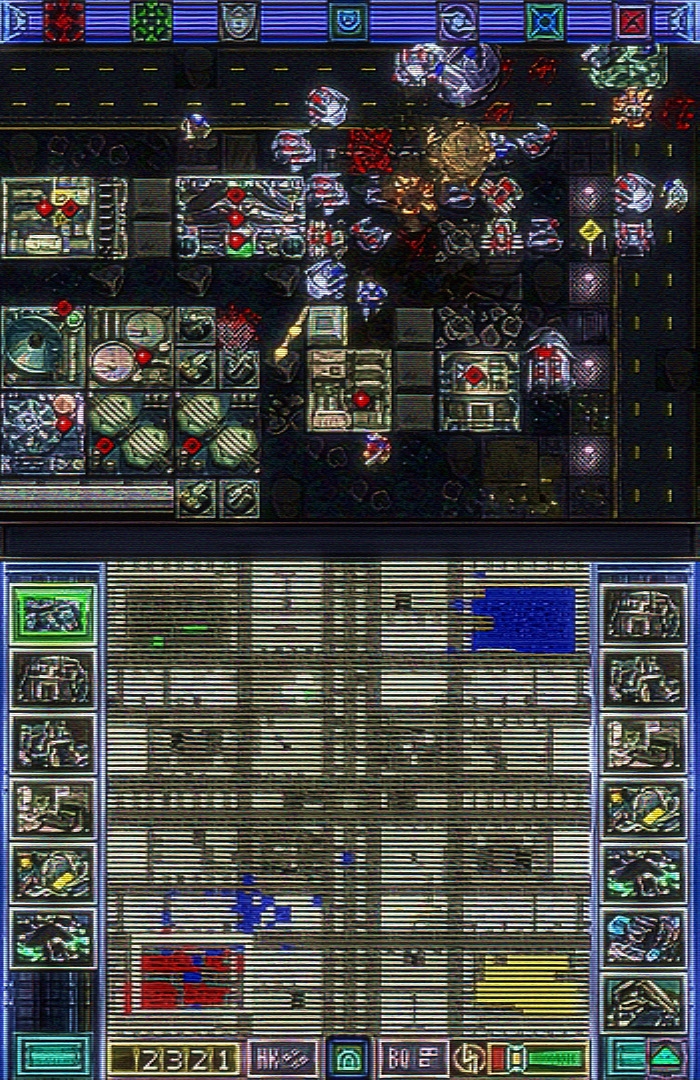The height and width of the screenshot is (1080, 700).
Task: Choose the purple swirl icon
Action: point(457,20)
